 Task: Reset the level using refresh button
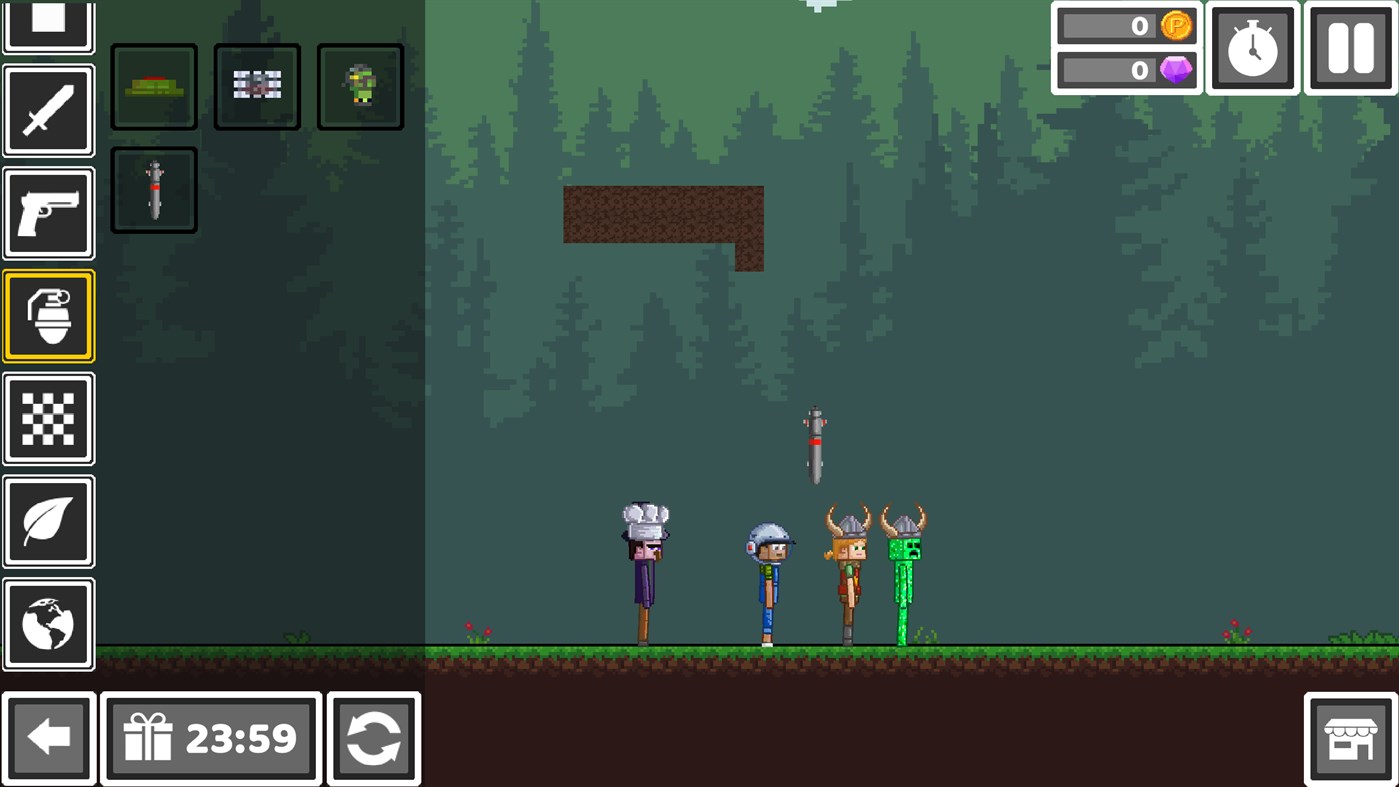[373, 738]
